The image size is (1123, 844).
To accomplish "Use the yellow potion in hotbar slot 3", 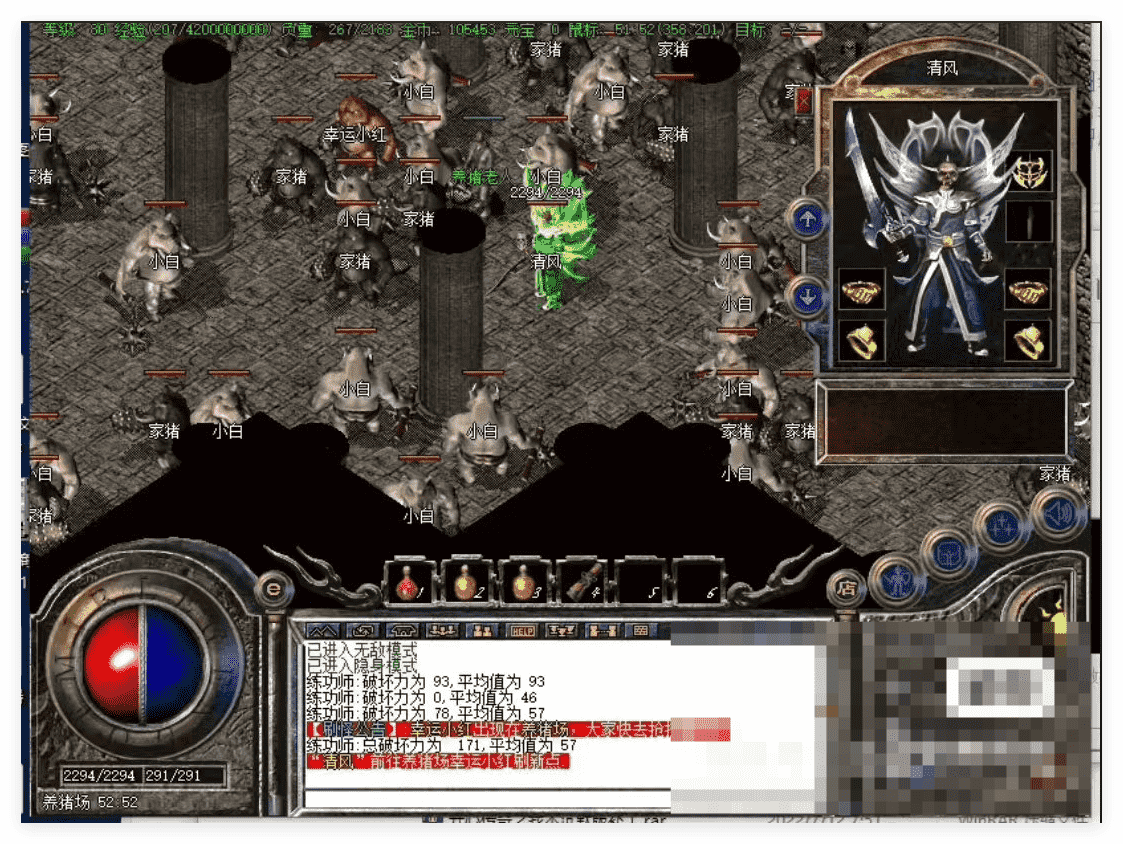I will click(x=524, y=582).
